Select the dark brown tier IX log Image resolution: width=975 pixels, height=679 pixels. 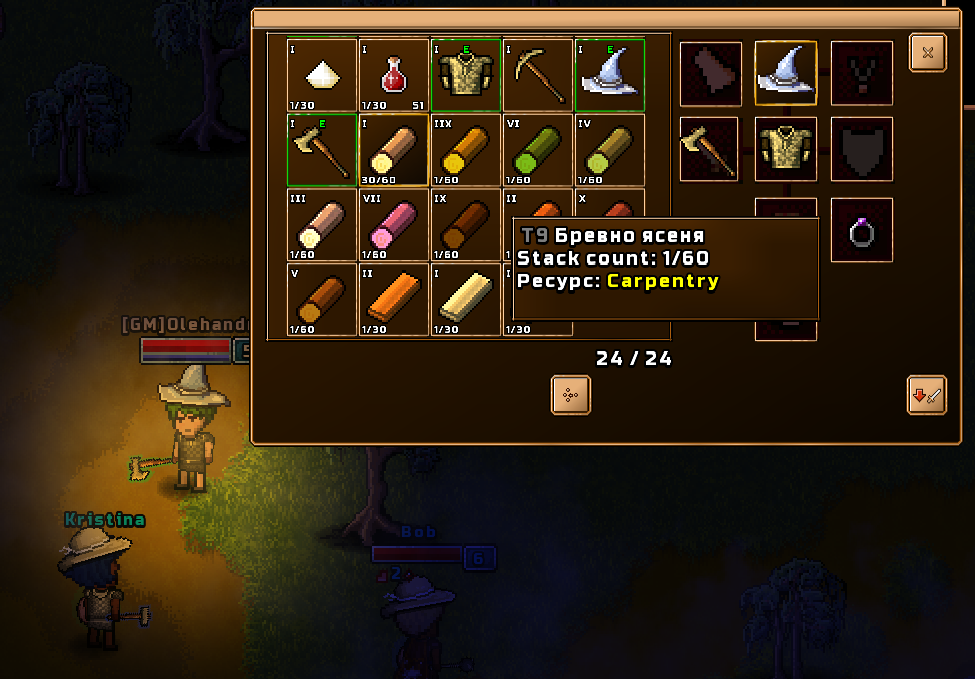tap(466, 225)
